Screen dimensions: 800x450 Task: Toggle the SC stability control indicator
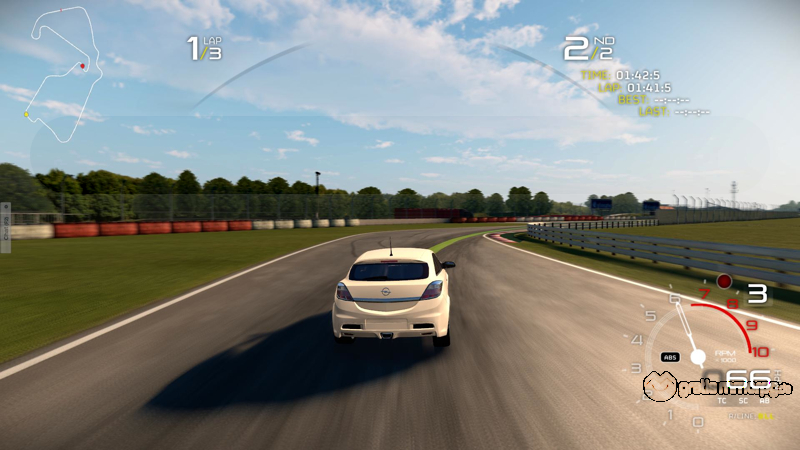(743, 401)
